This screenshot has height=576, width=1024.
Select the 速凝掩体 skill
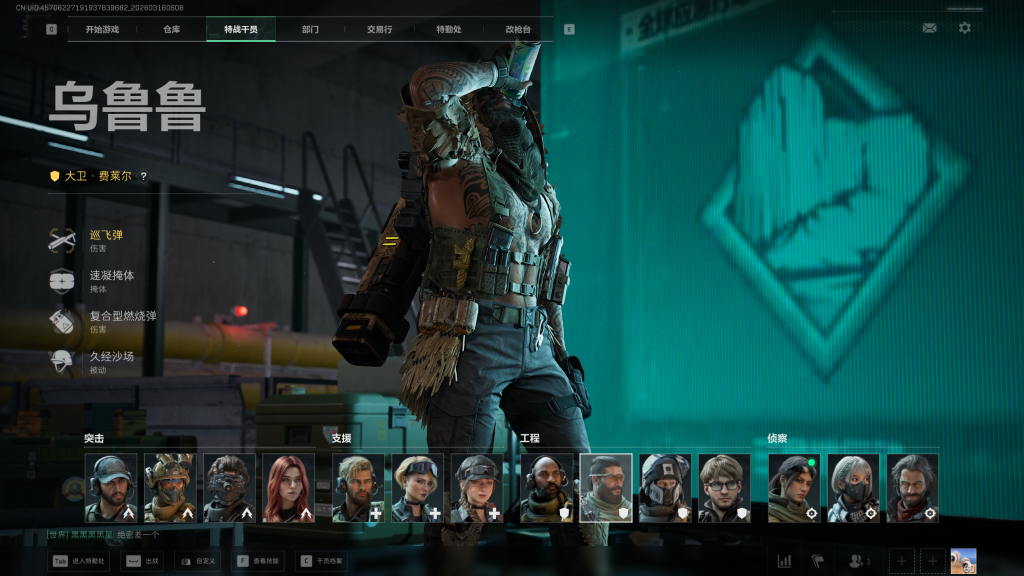(110, 280)
